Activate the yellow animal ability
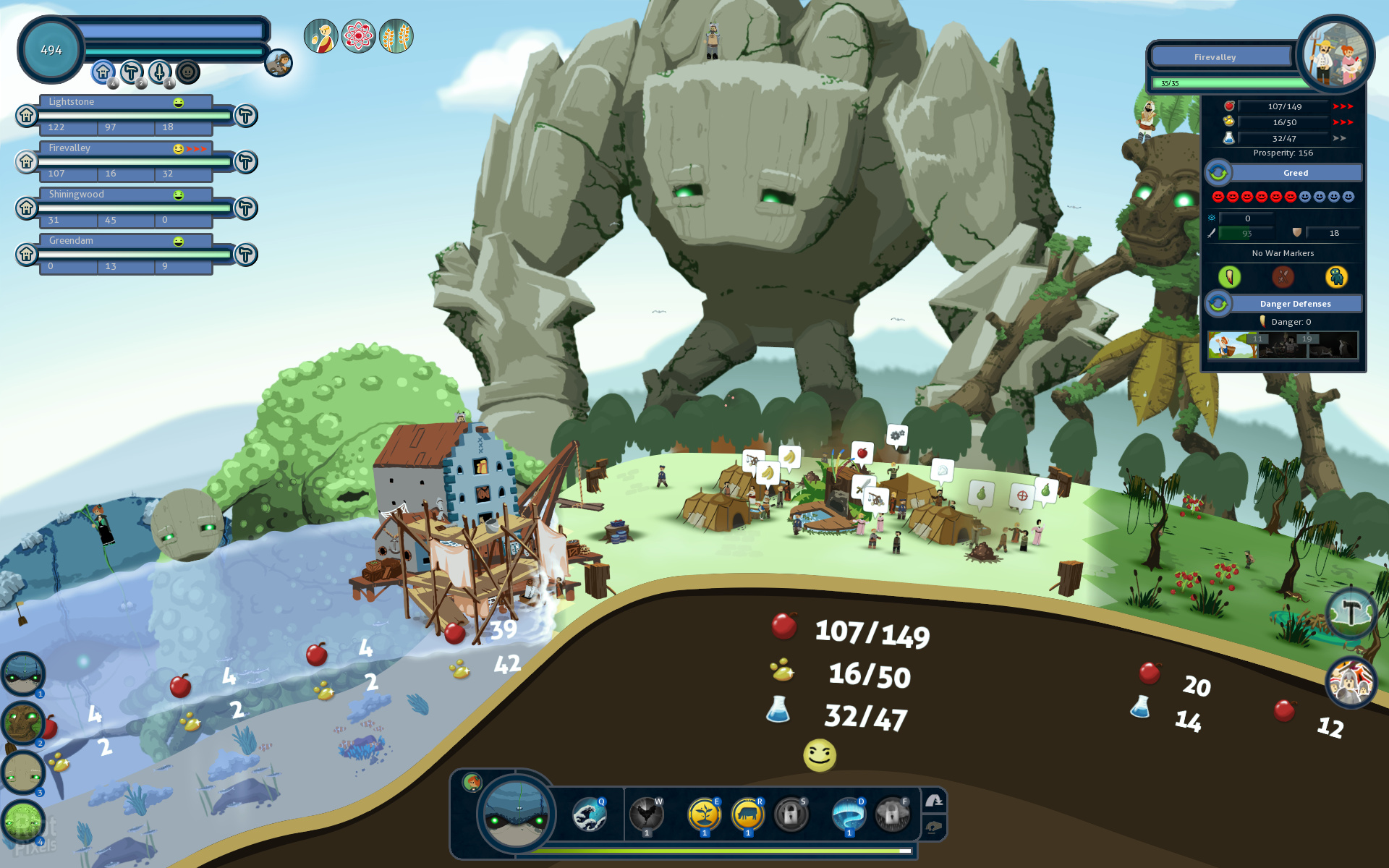This screenshot has width=1389, height=868. (747, 815)
